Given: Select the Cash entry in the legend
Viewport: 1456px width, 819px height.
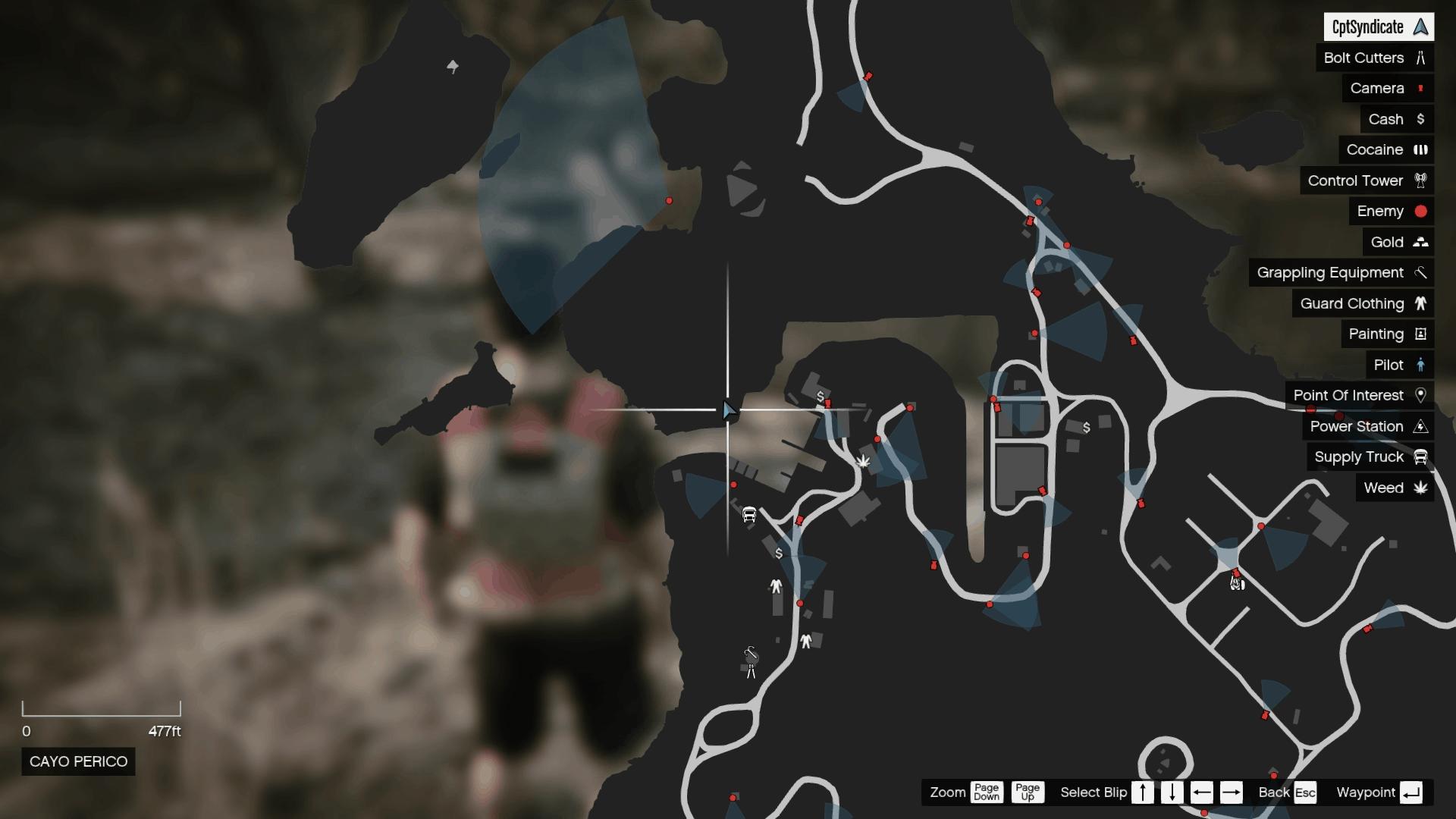Looking at the screenshot, I should pos(1421,119).
